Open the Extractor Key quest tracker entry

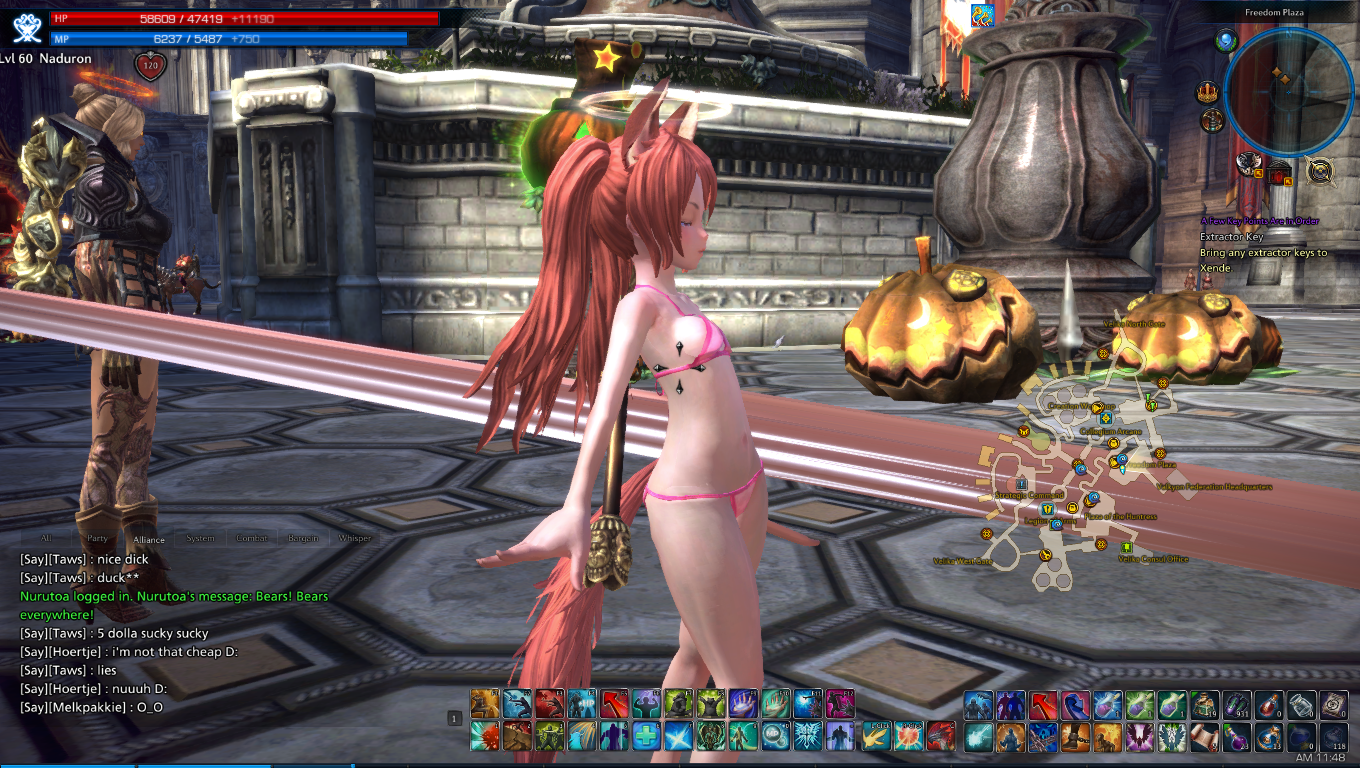(1231, 237)
